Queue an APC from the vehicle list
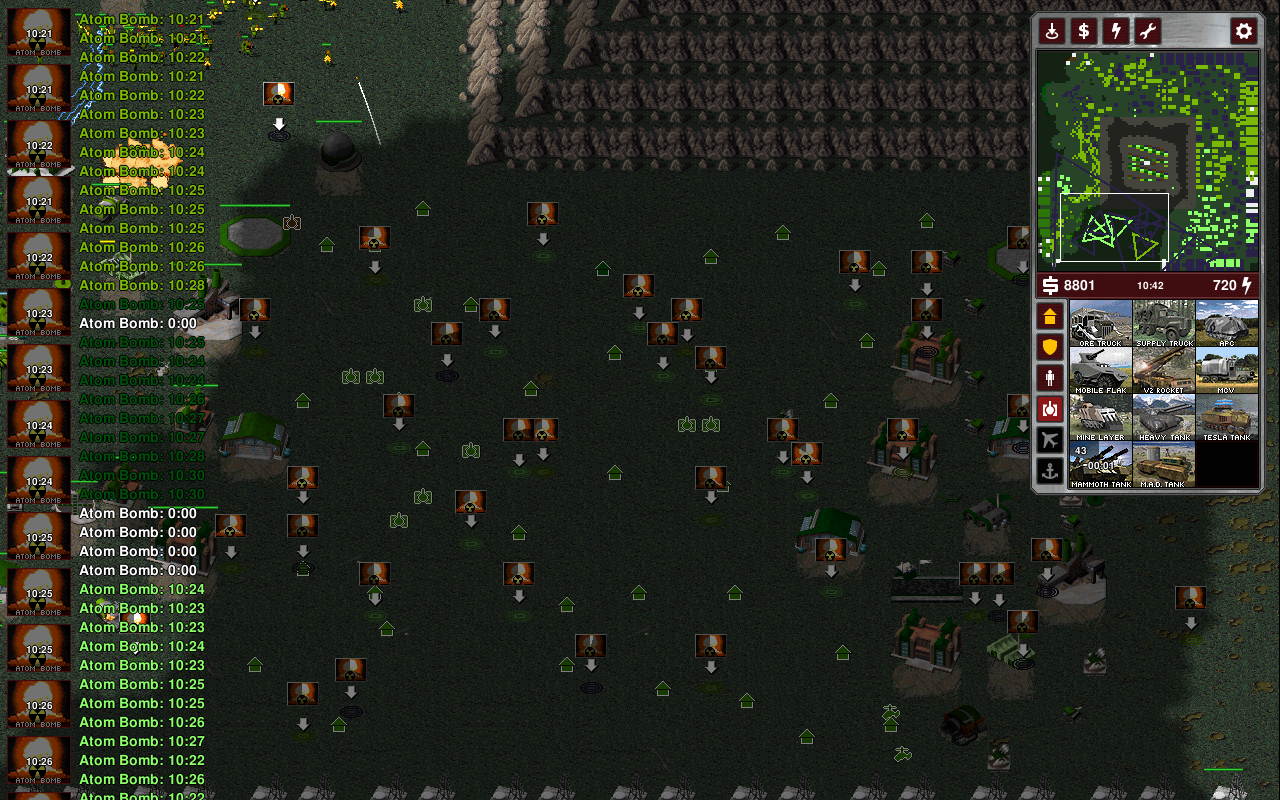The height and width of the screenshot is (800, 1280). (x=1227, y=323)
